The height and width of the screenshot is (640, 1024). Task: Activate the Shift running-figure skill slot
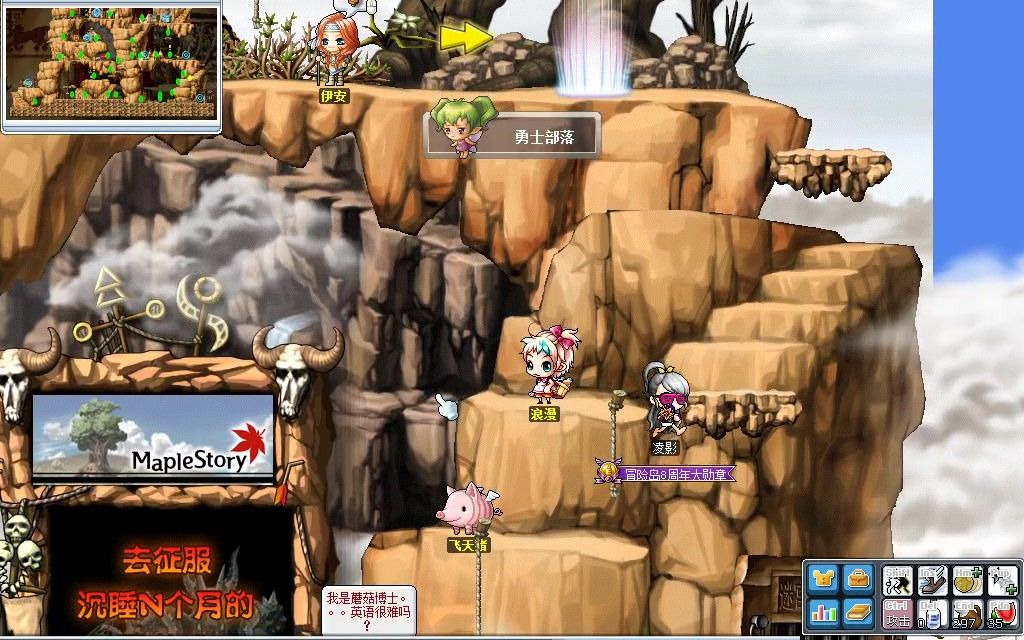(x=896, y=579)
